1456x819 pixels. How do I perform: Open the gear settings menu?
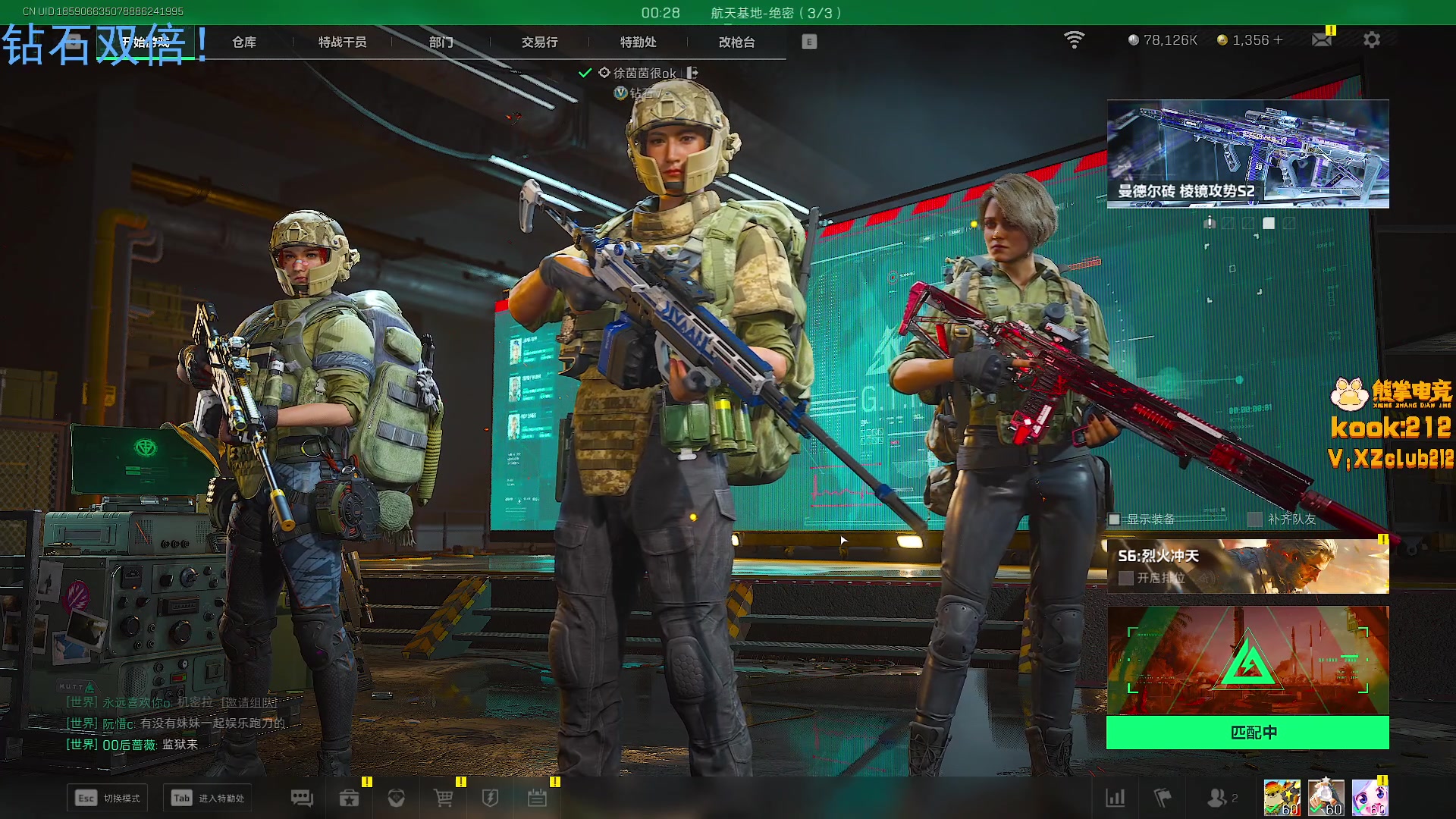click(x=1371, y=39)
